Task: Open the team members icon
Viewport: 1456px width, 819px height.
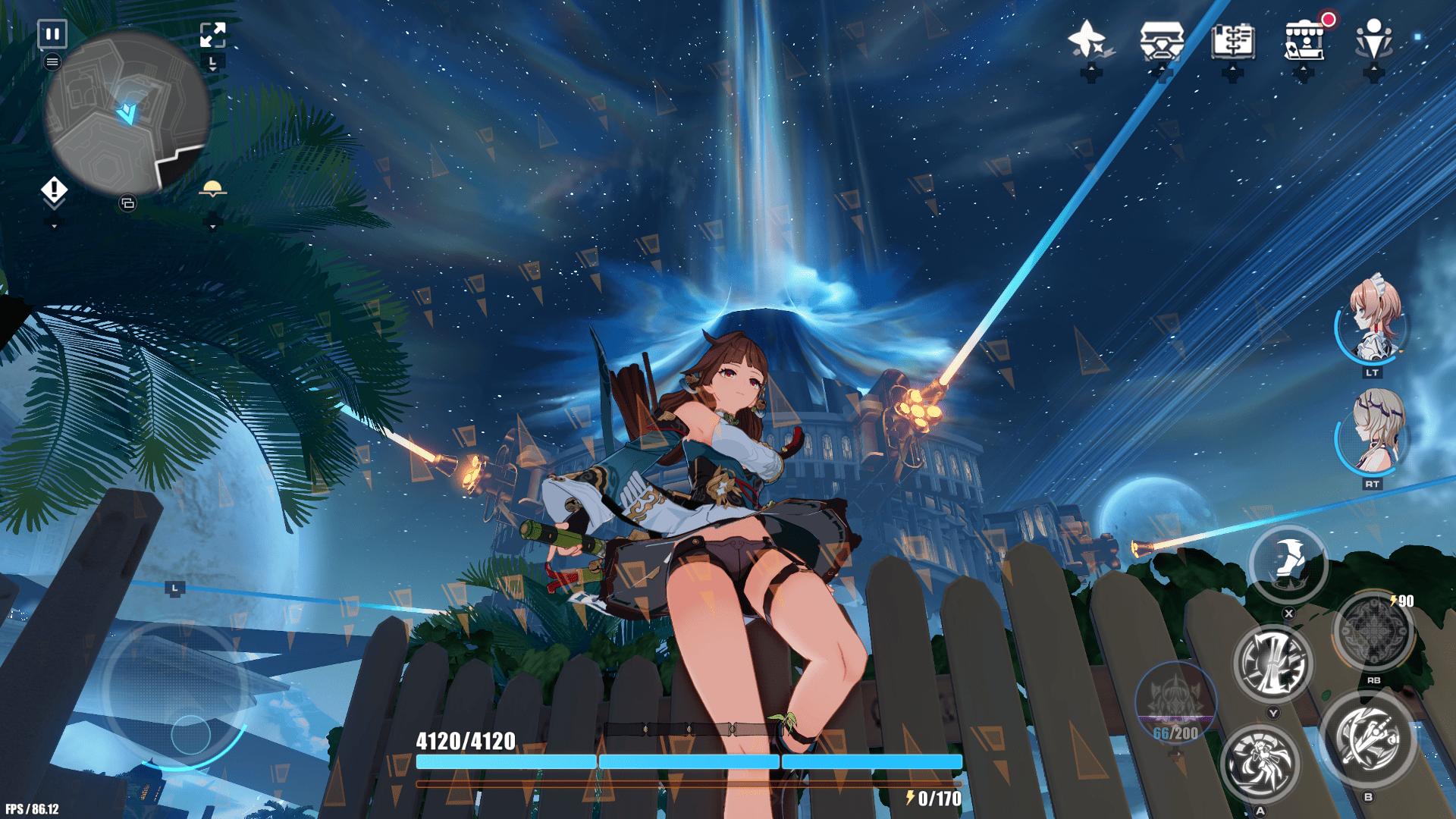Action: point(1373,39)
